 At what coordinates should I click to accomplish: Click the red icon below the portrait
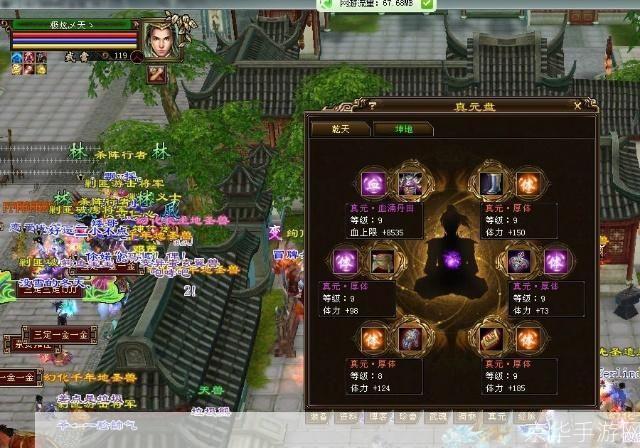click(155, 73)
